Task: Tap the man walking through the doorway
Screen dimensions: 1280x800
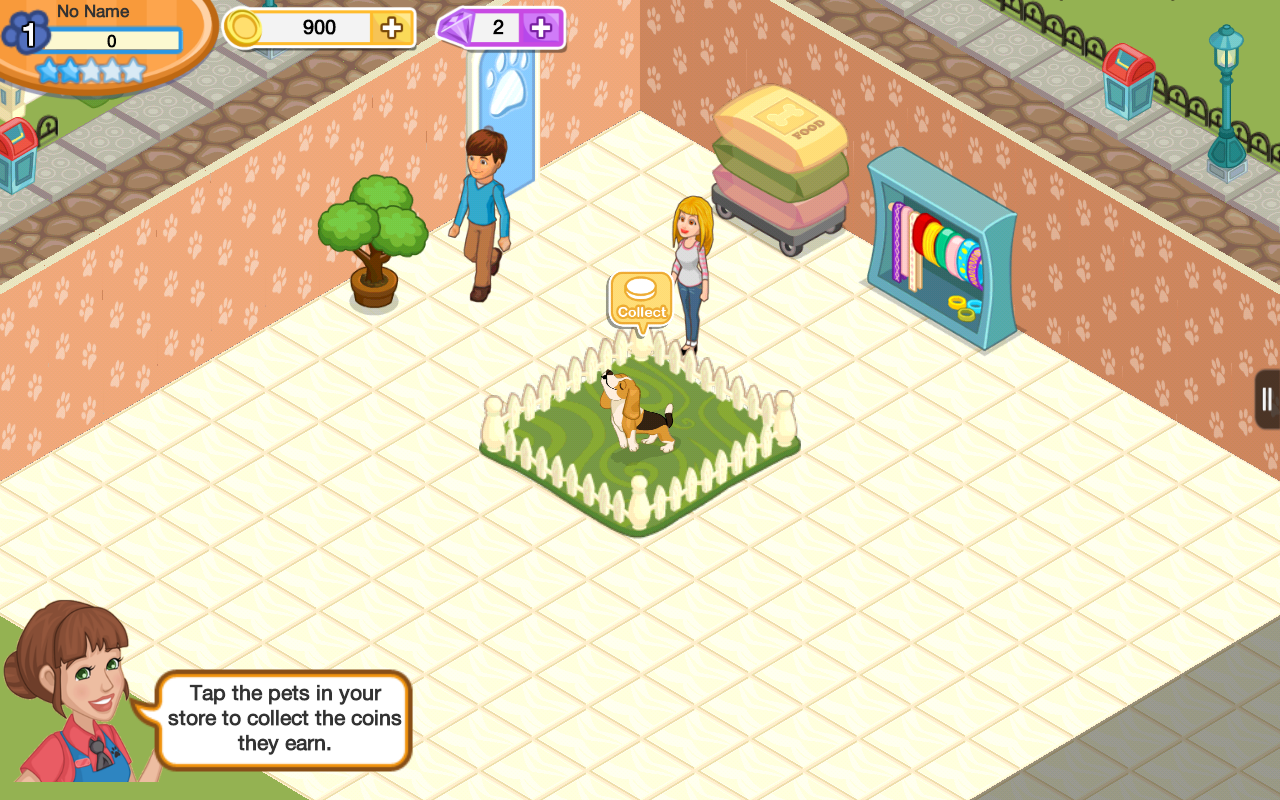Action: [x=483, y=200]
